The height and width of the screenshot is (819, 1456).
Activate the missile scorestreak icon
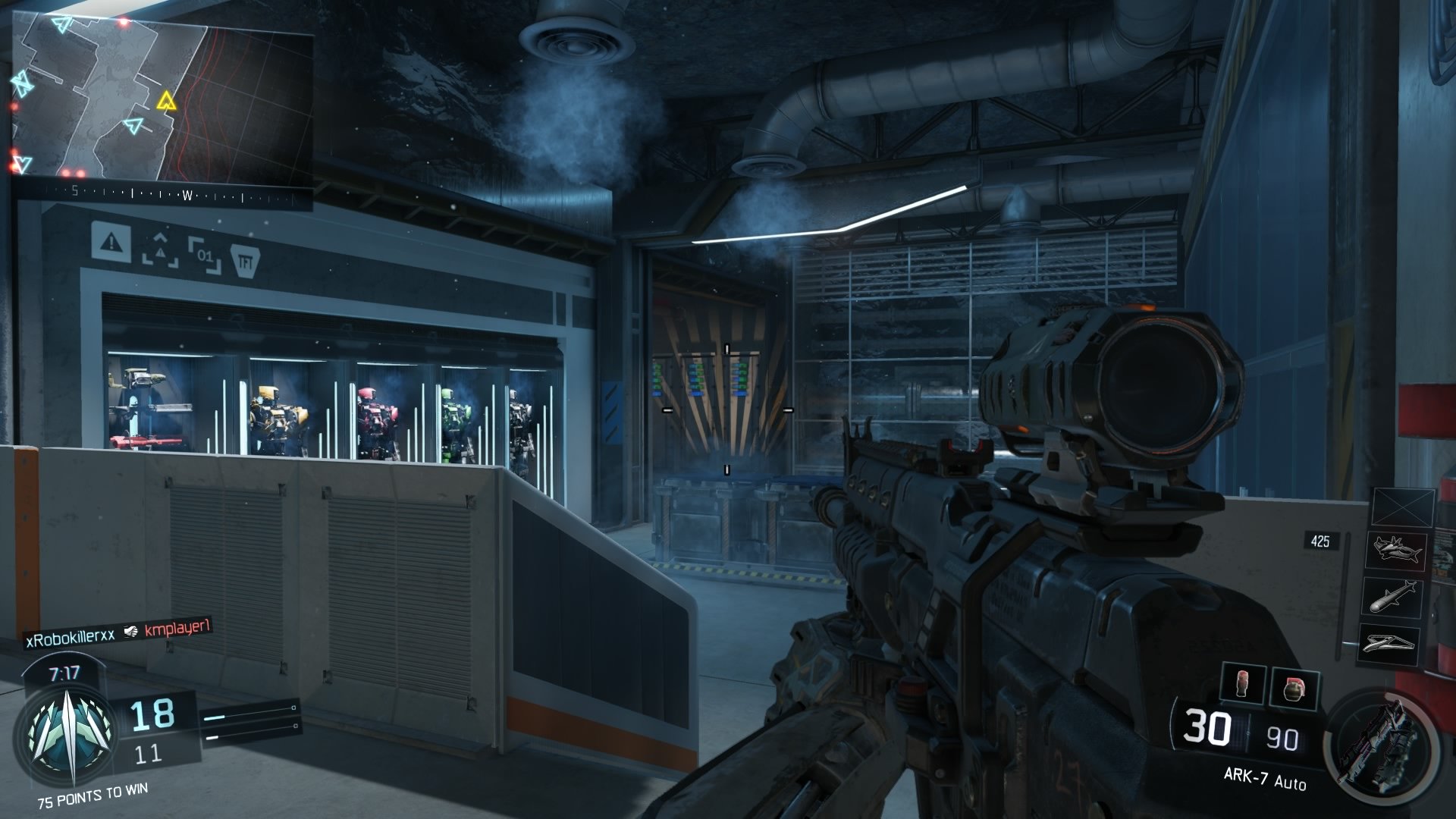pos(1393,596)
